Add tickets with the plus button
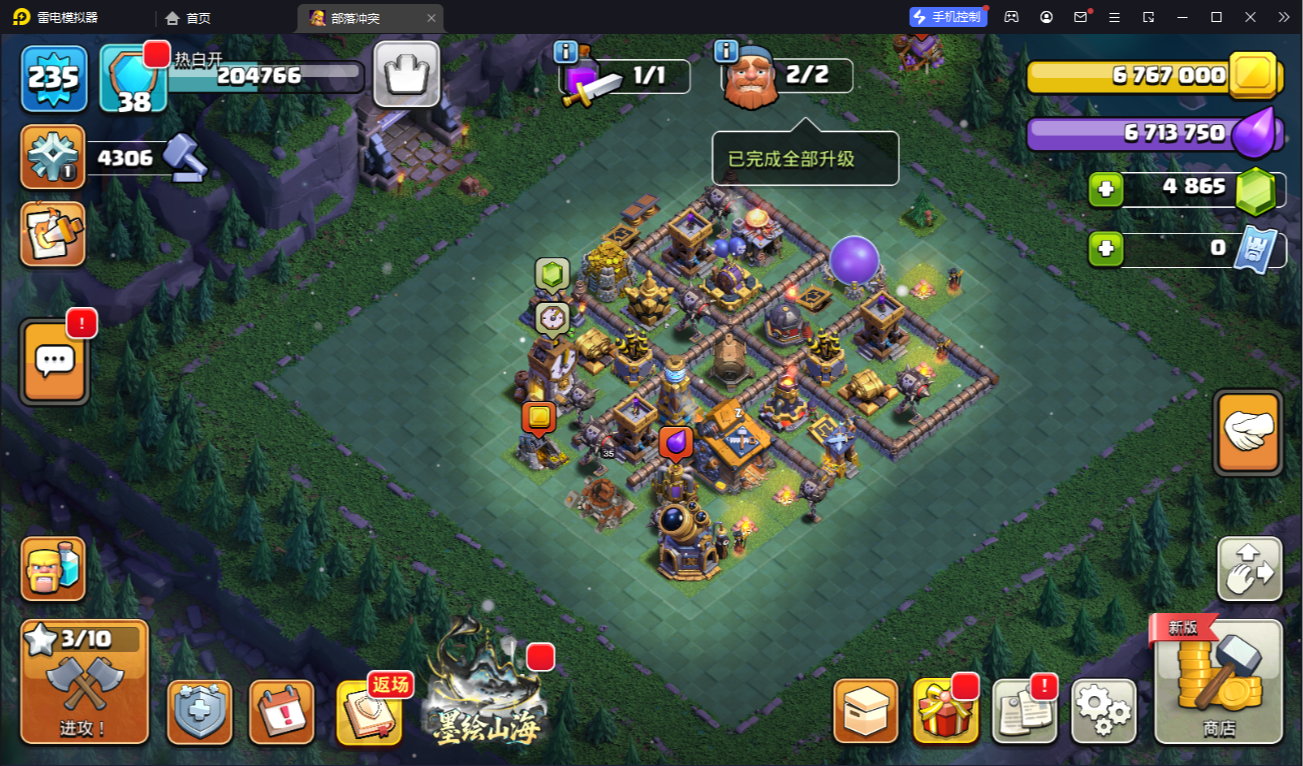Viewport: 1303px width, 766px height. (1106, 249)
